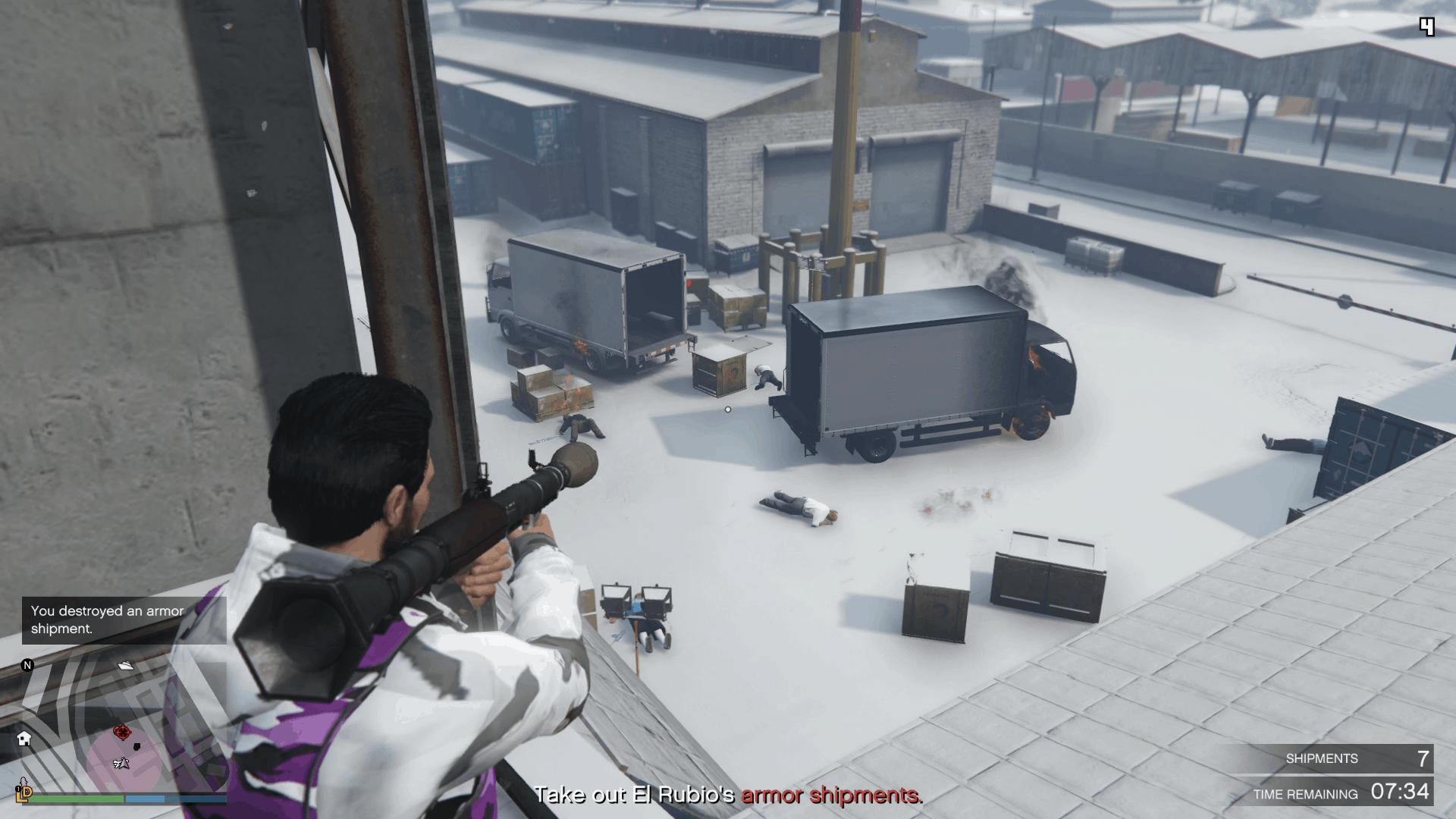Select the white house blip on minimap
This screenshot has height=819, width=1456.
(24, 737)
